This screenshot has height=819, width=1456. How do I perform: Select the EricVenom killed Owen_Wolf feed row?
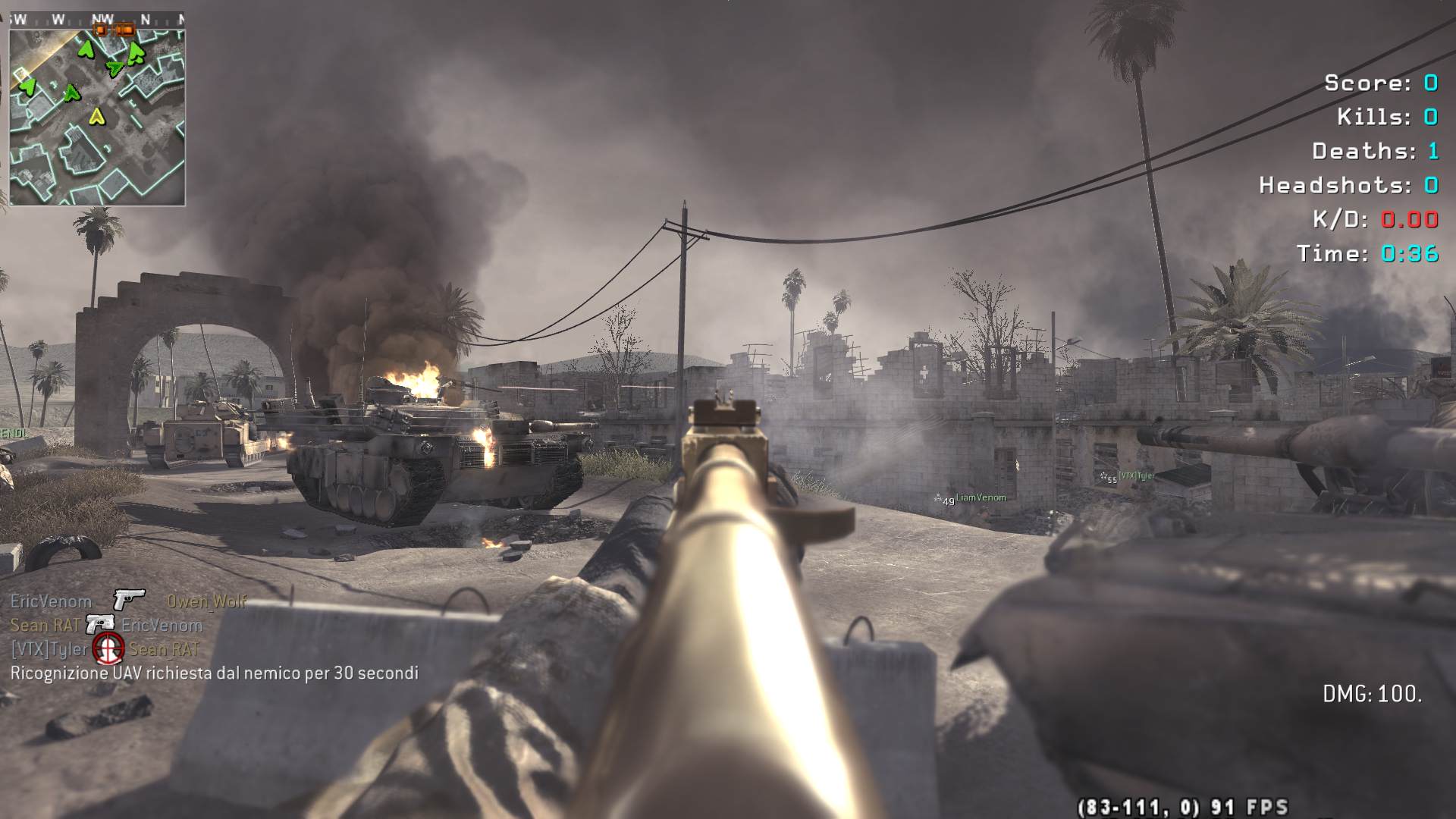point(128,601)
